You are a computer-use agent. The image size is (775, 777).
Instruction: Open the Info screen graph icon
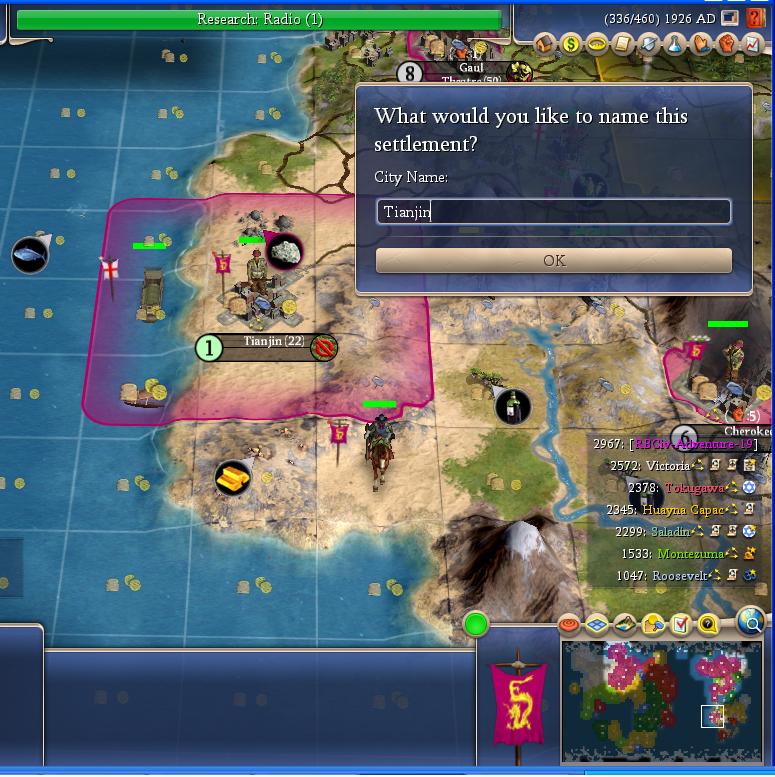click(x=752, y=43)
